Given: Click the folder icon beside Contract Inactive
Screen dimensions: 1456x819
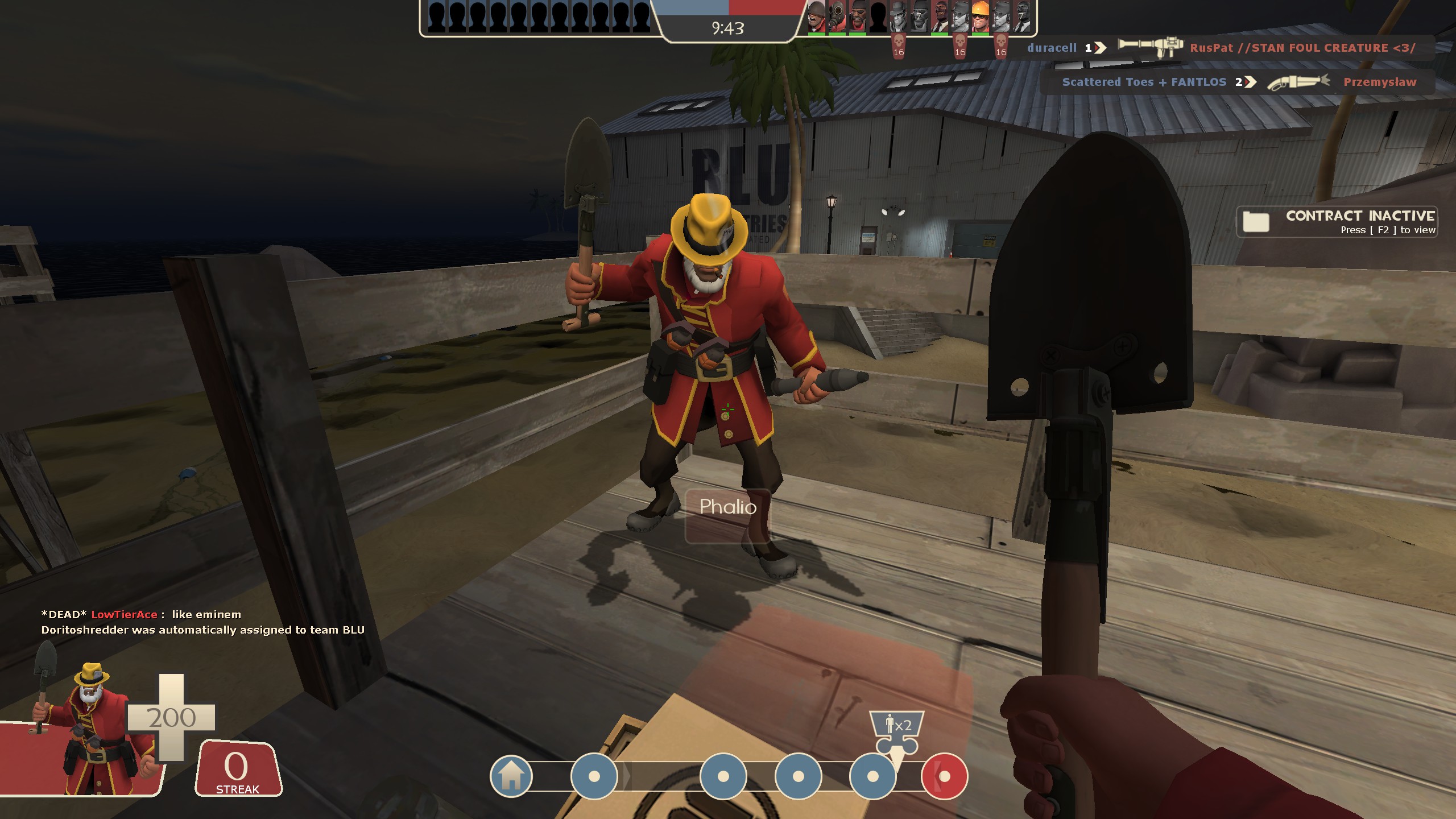Looking at the screenshot, I should coord(1256,221).
